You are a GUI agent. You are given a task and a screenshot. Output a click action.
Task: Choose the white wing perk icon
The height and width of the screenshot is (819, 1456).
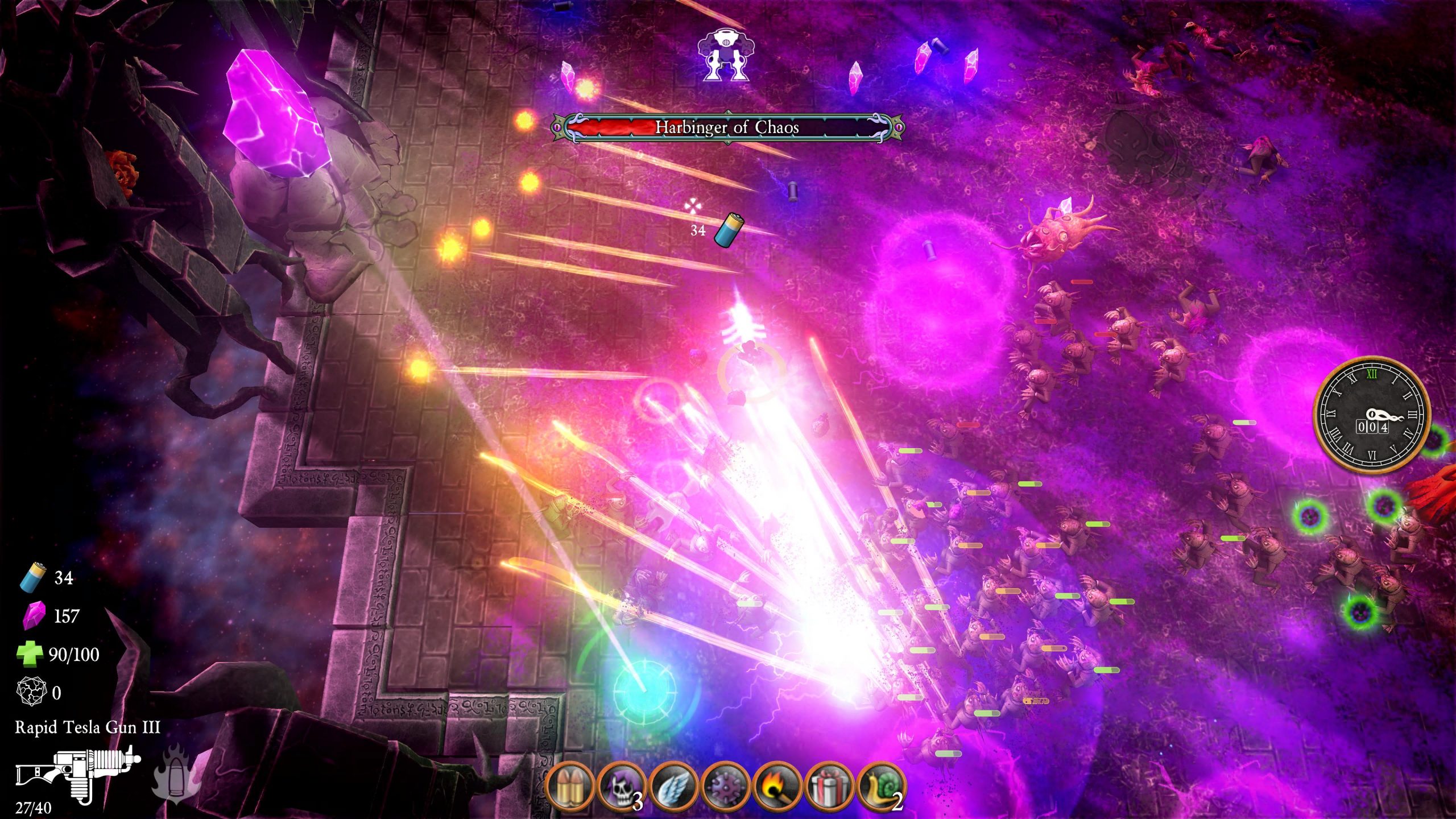674,787
